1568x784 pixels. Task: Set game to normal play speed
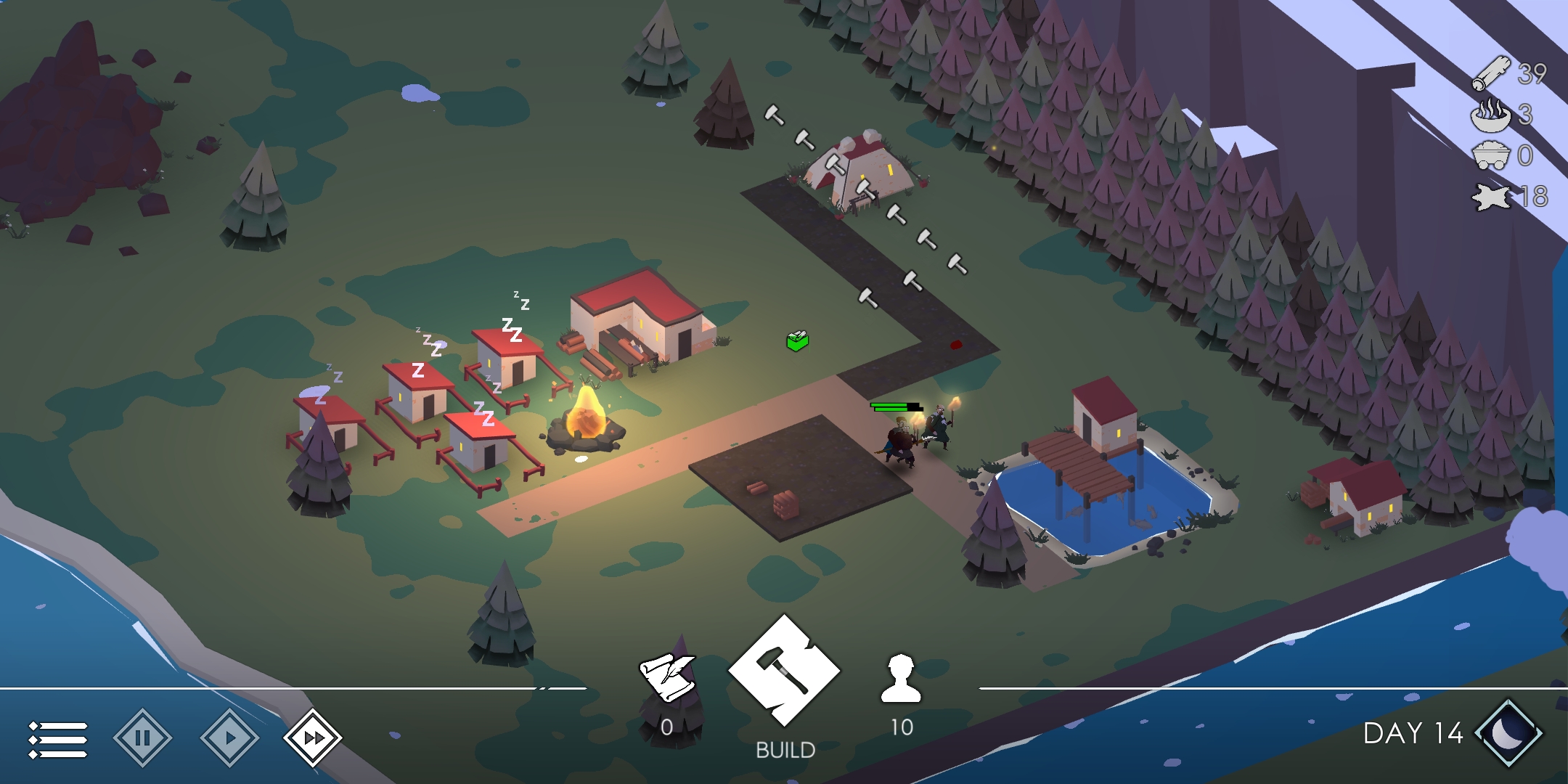[x=229, y=738]
